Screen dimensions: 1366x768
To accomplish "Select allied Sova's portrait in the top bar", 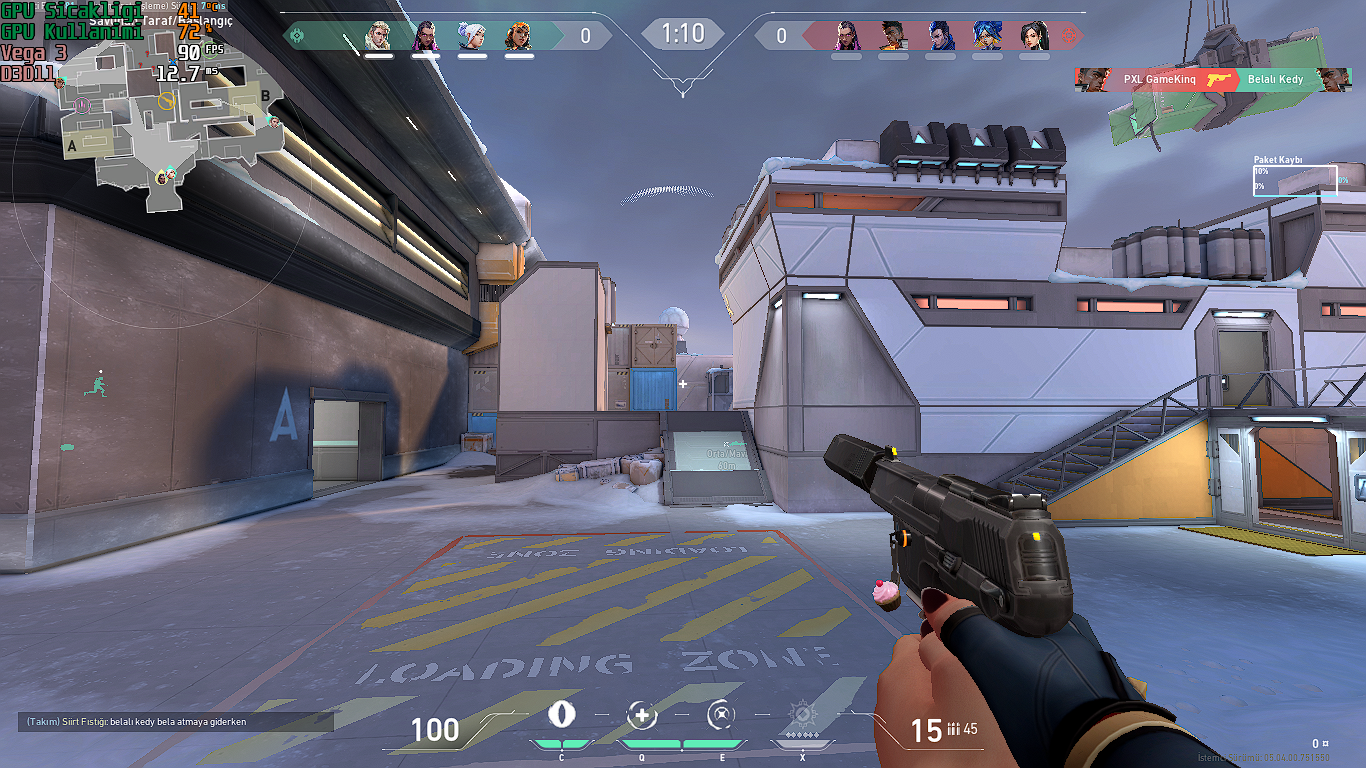I will click(x=378, y=36).
